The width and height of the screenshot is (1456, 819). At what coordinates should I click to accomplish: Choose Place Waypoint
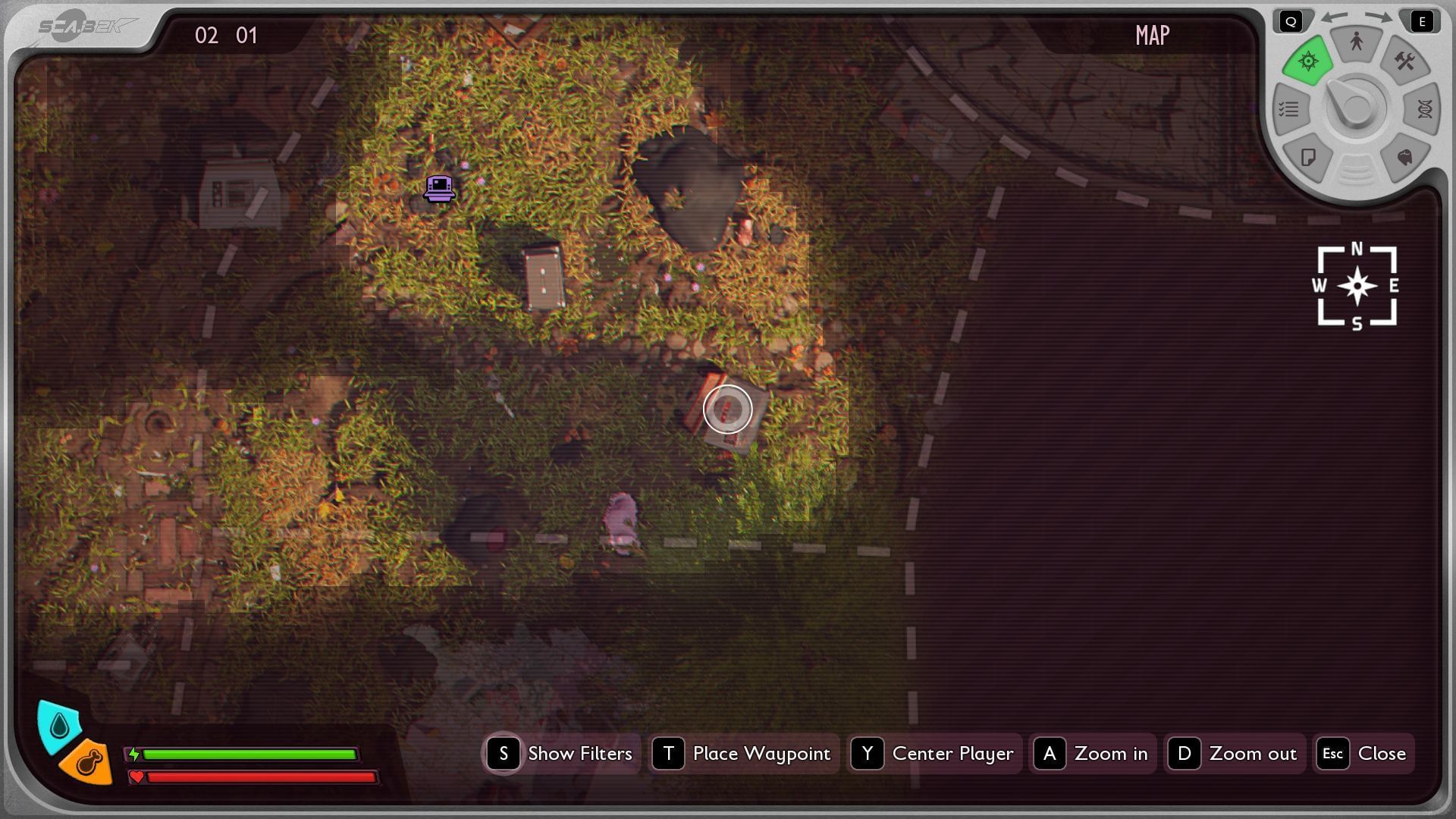(x=745, y=753)
